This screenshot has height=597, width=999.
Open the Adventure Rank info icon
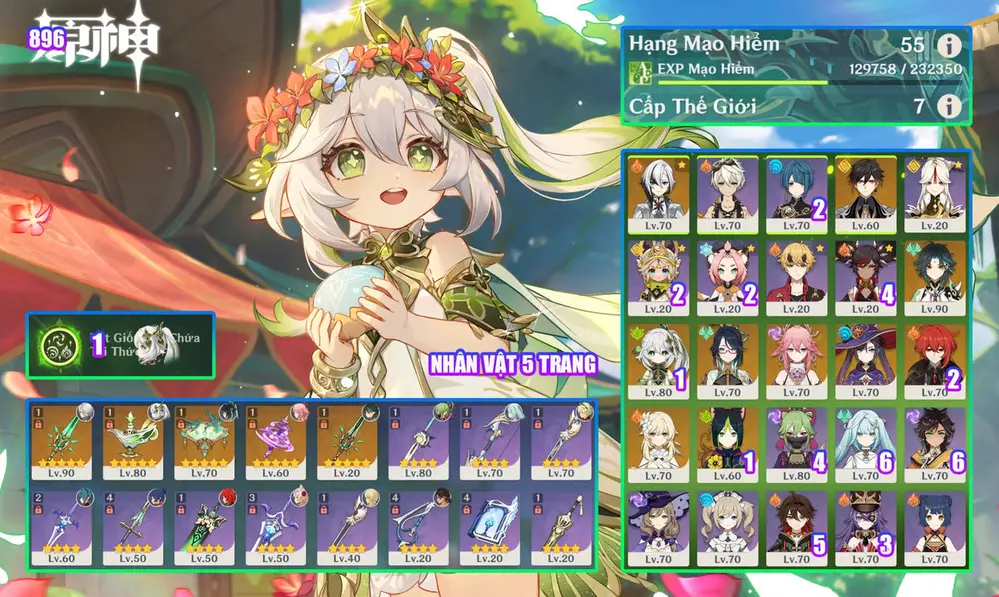click(948, 46)
